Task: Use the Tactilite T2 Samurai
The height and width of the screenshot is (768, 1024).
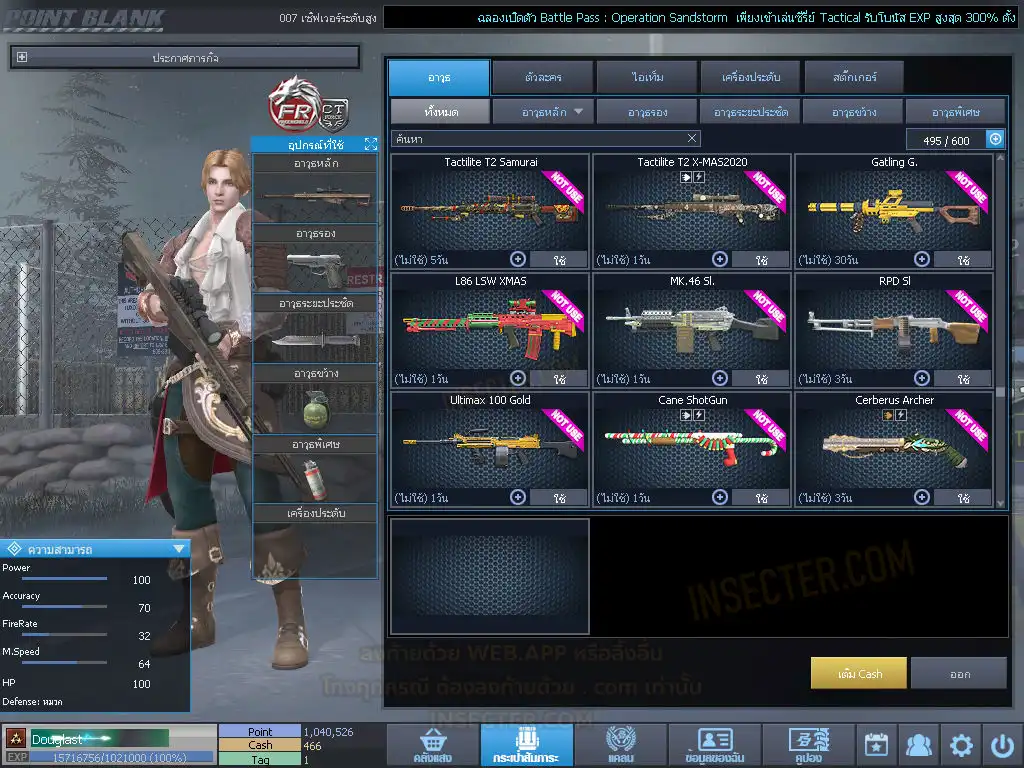Action: tap(558, 260)
